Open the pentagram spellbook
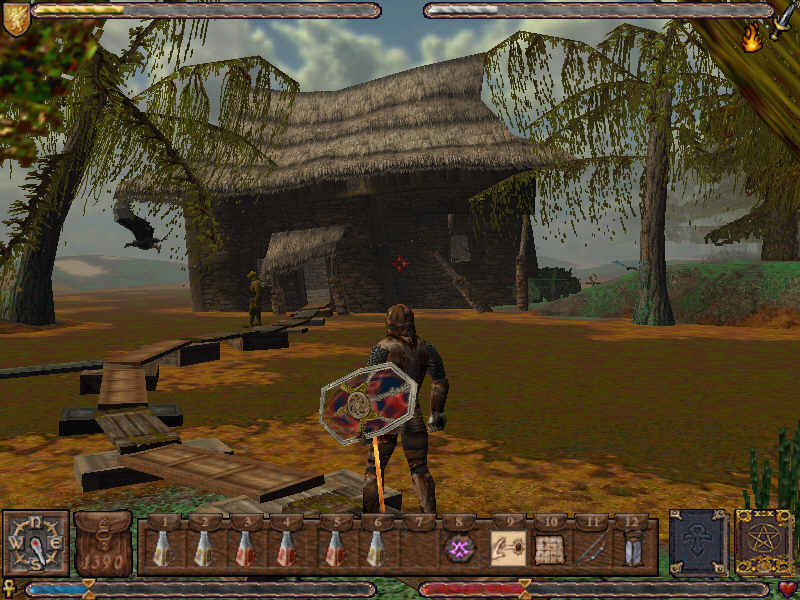Screen dimensions: 800x600 (764, 543)
